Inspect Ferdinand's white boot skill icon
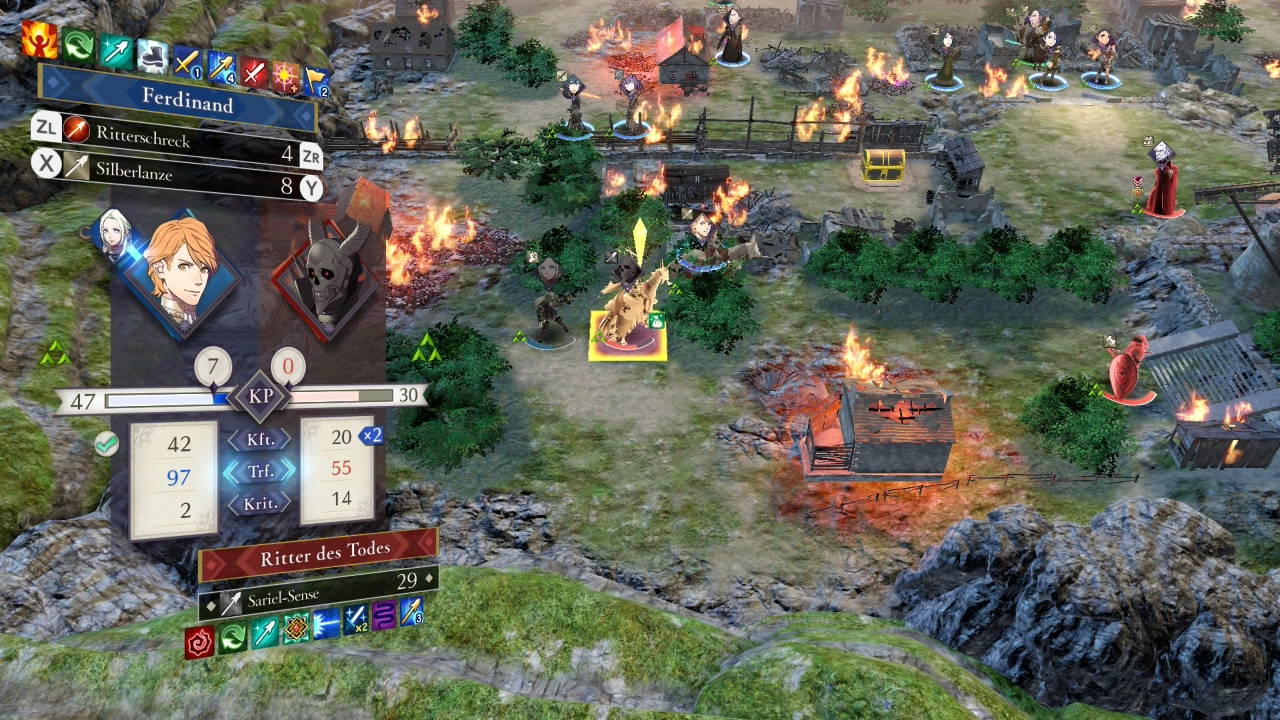The image size is (1280, 720). tap(152, 56)
